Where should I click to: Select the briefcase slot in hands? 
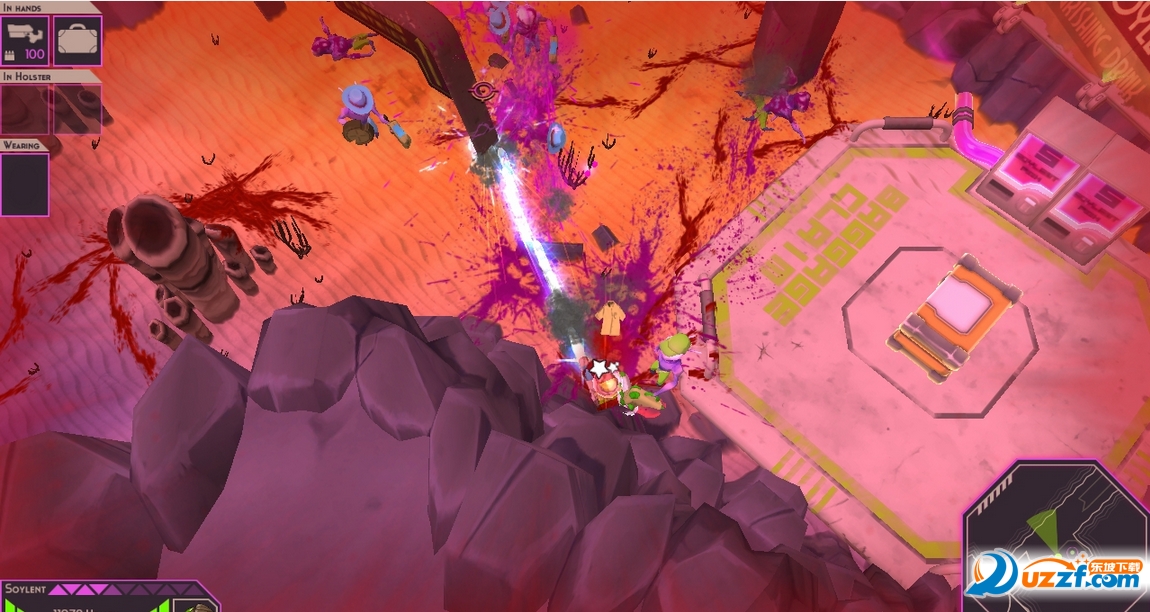77,40
